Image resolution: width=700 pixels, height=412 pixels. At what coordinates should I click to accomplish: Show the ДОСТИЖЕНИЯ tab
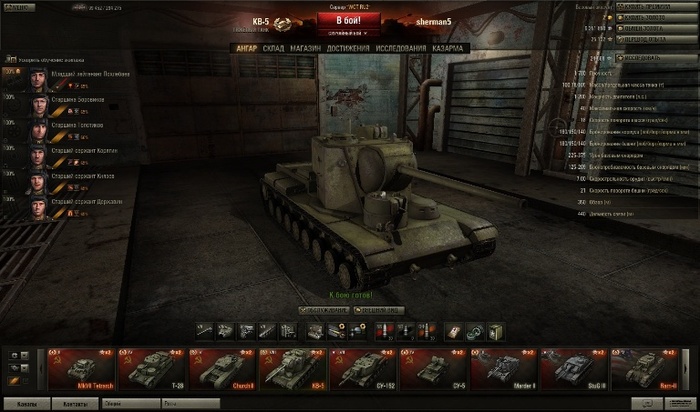click(x=347, y=48)
